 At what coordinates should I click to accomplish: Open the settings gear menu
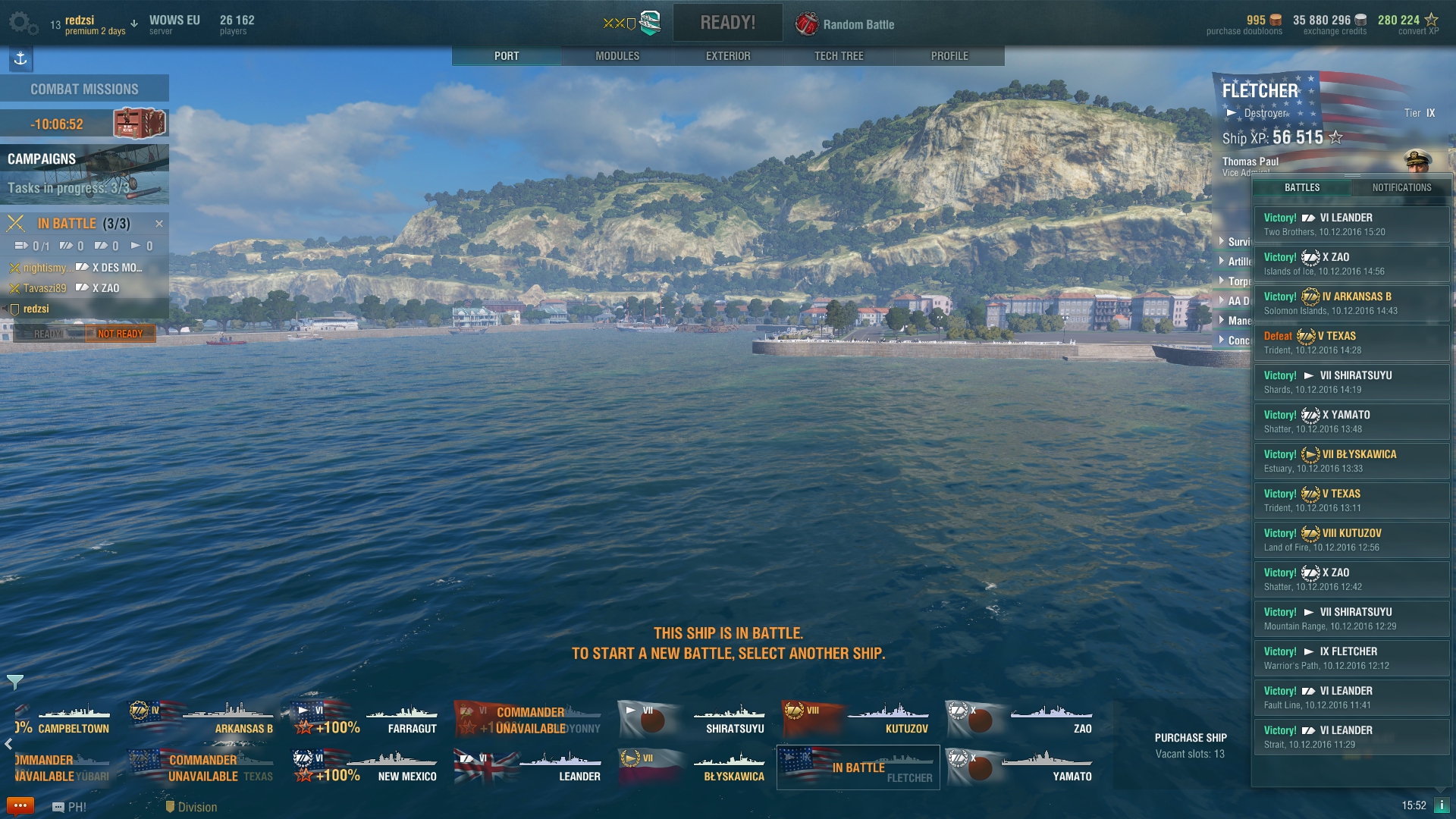(x=22, y=24)
